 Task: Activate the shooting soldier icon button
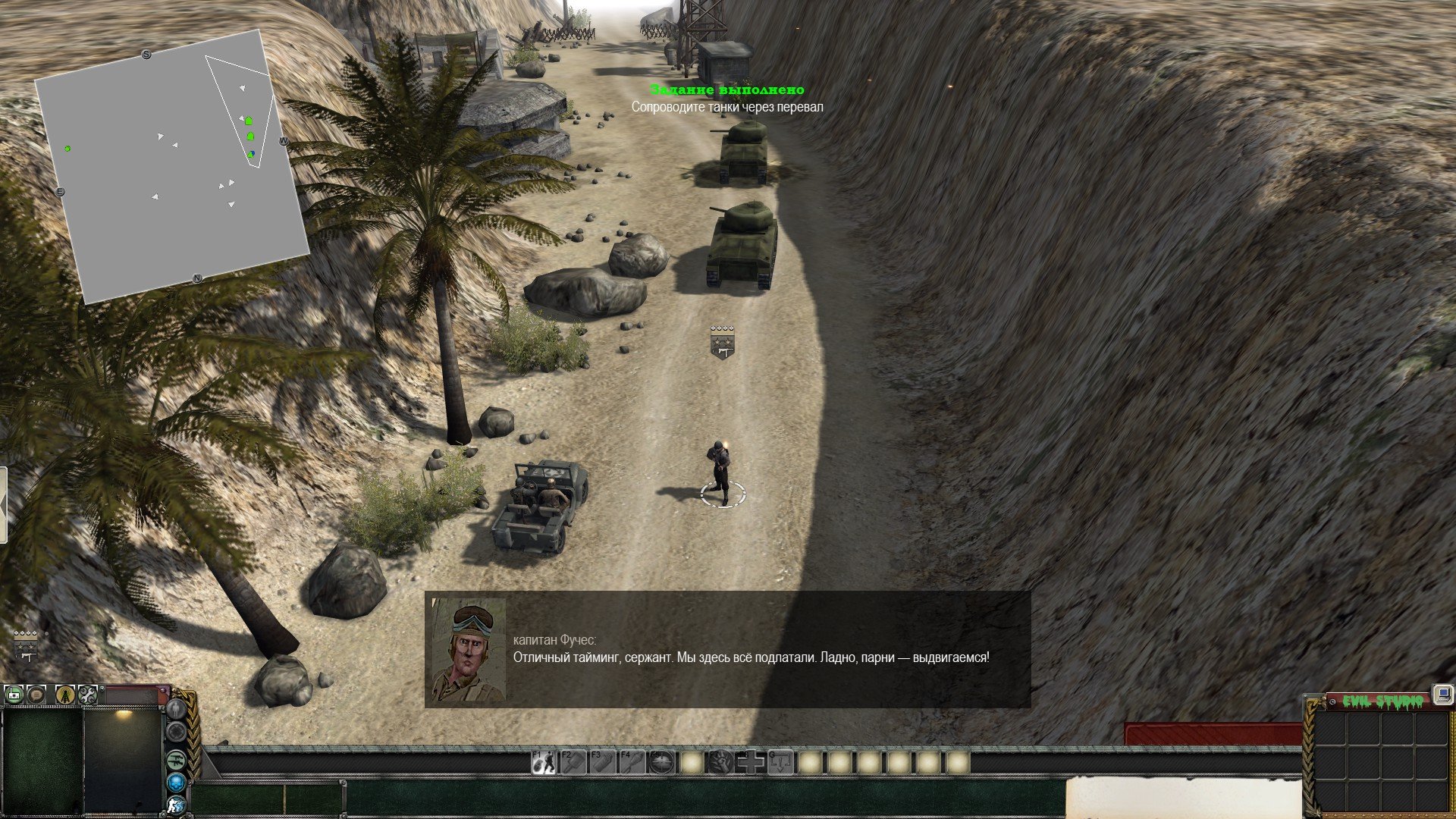click(x=176, y=805)
